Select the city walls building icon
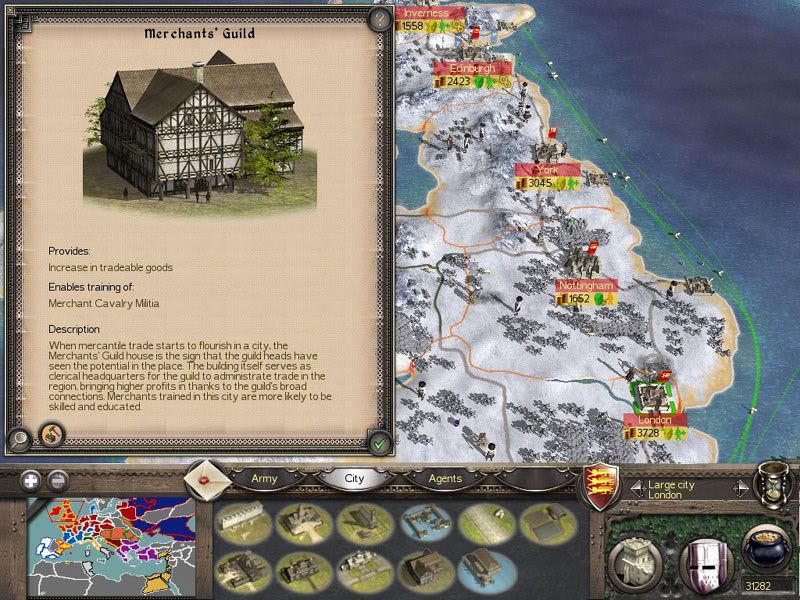This screenshot has height=600, width=800. tap(238, 520)
